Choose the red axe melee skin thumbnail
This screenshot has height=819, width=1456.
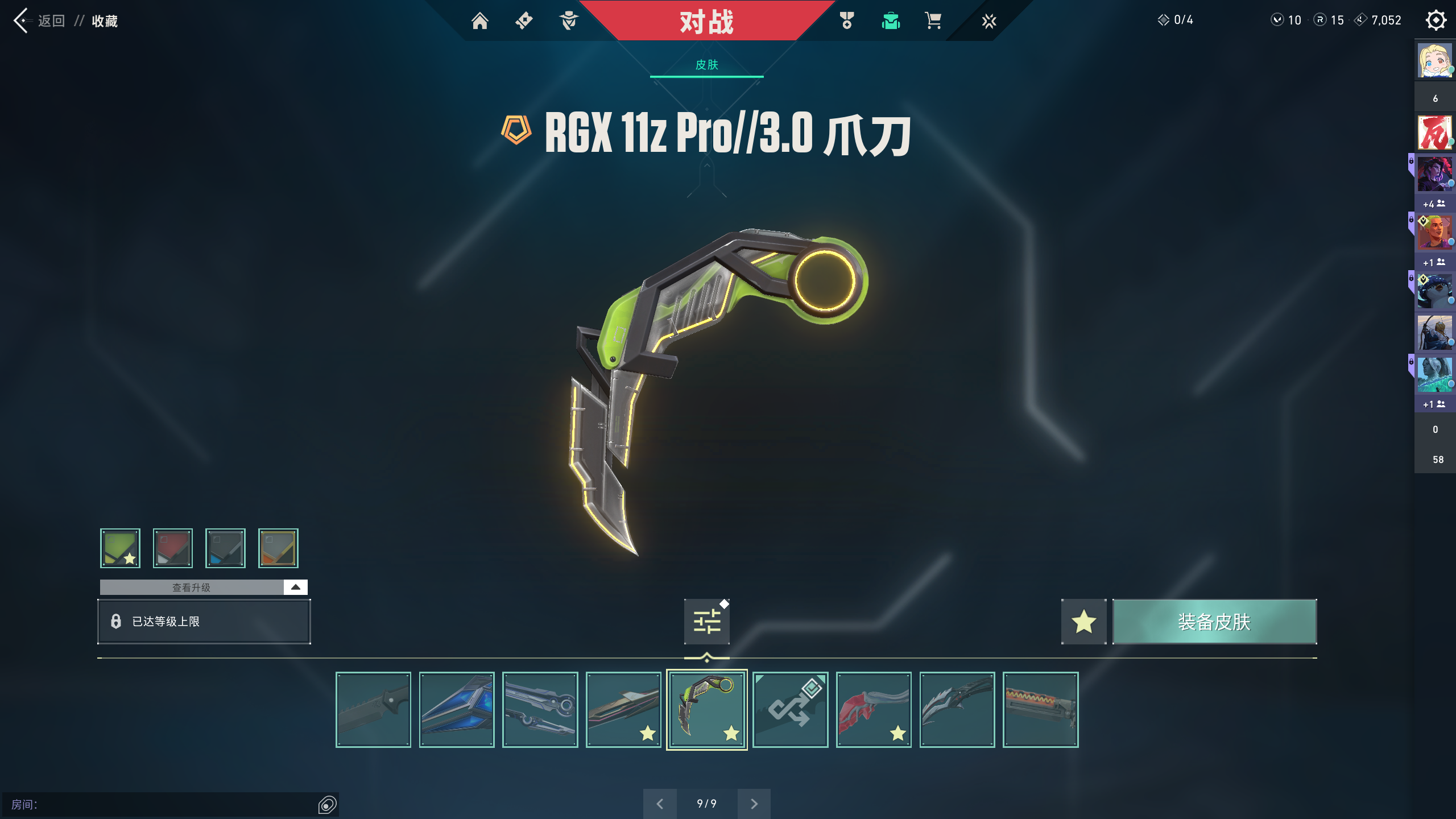click(x=874, y=709)
